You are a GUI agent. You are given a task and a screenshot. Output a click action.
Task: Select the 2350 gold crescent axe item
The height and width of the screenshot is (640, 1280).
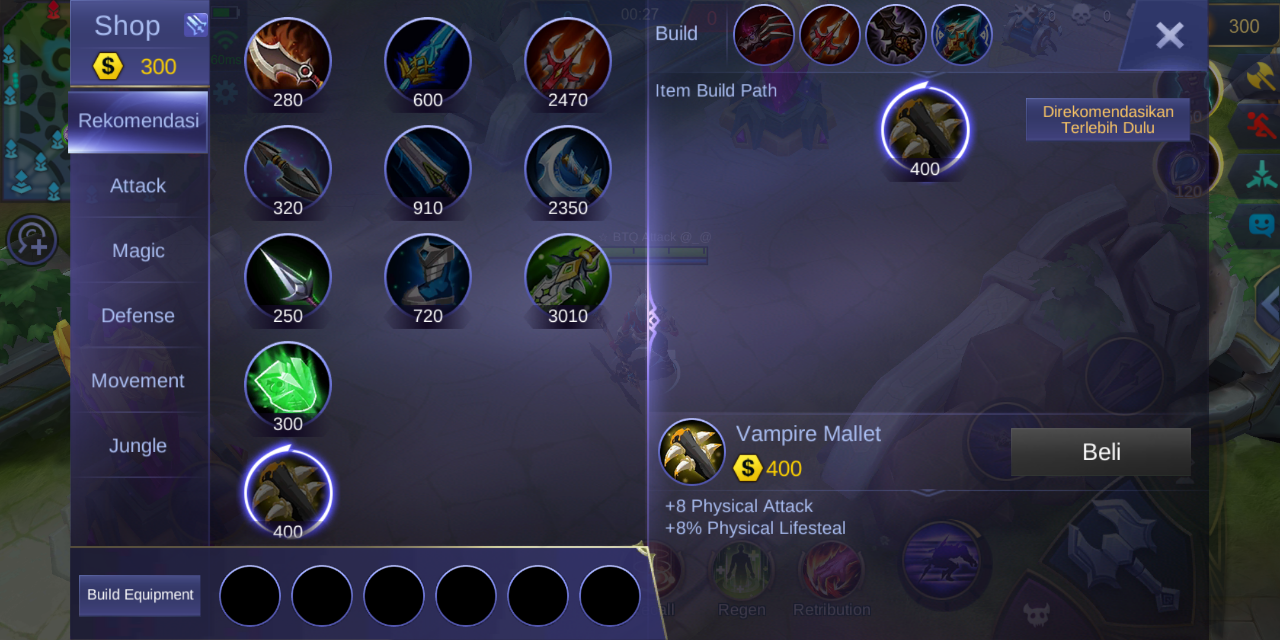(568, 168)
